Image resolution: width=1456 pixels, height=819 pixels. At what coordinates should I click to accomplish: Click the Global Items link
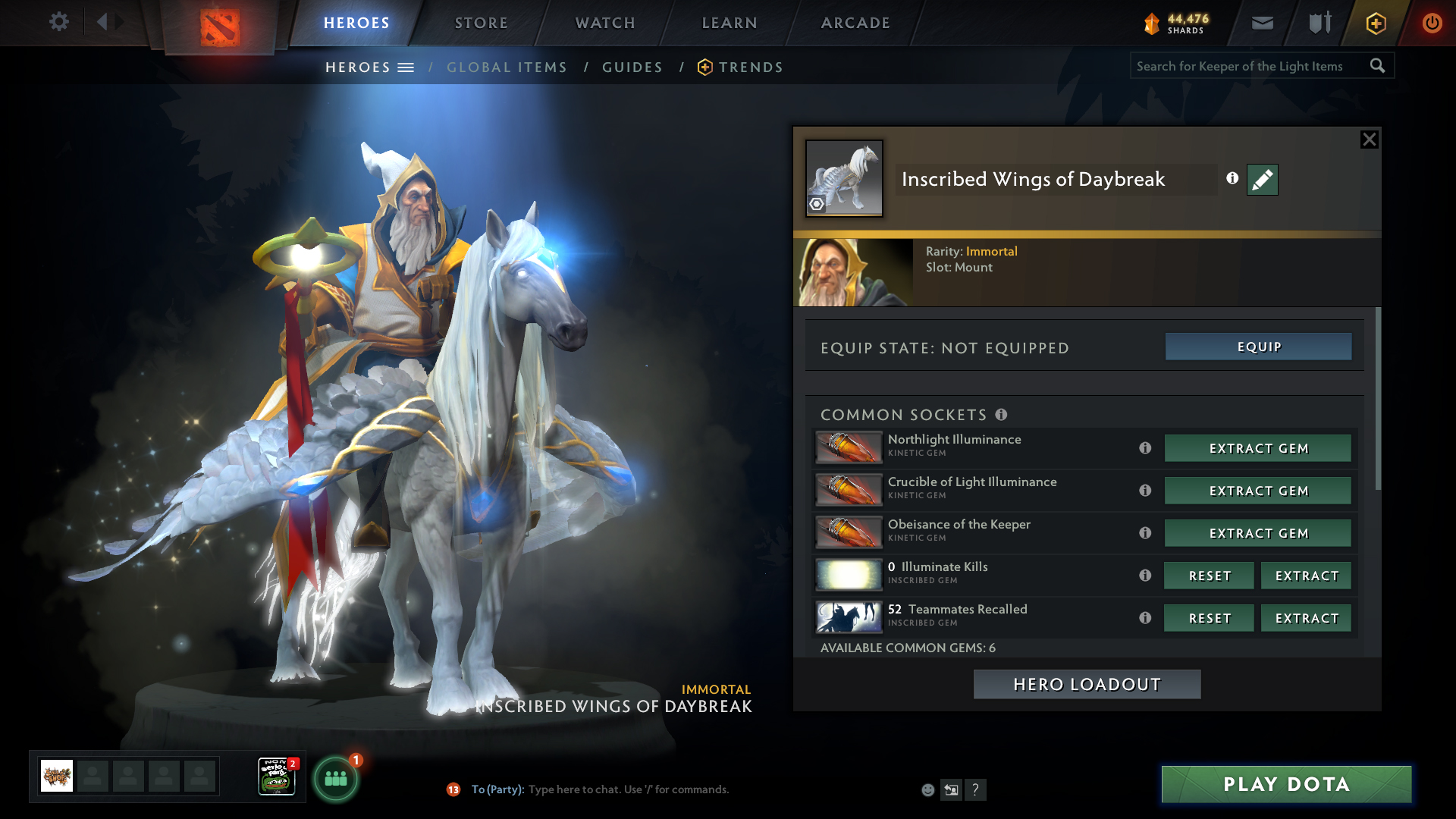pos(507,67)
